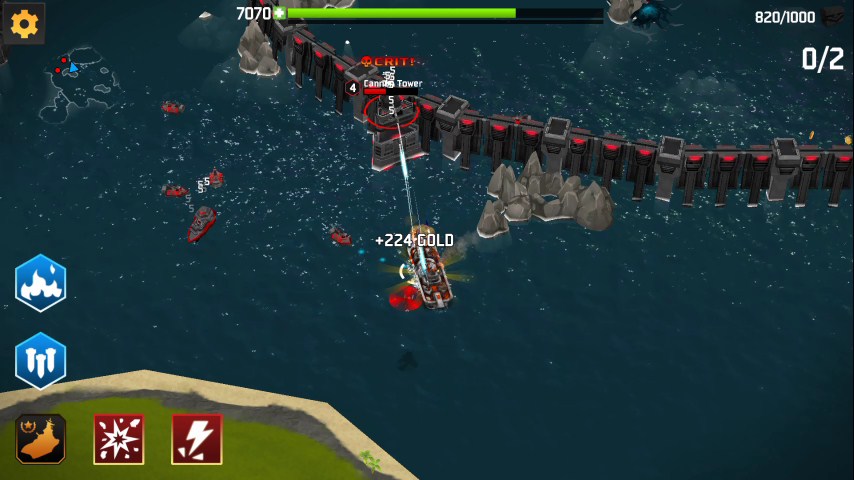Use the red lightning strike skill

coord(197,439)
